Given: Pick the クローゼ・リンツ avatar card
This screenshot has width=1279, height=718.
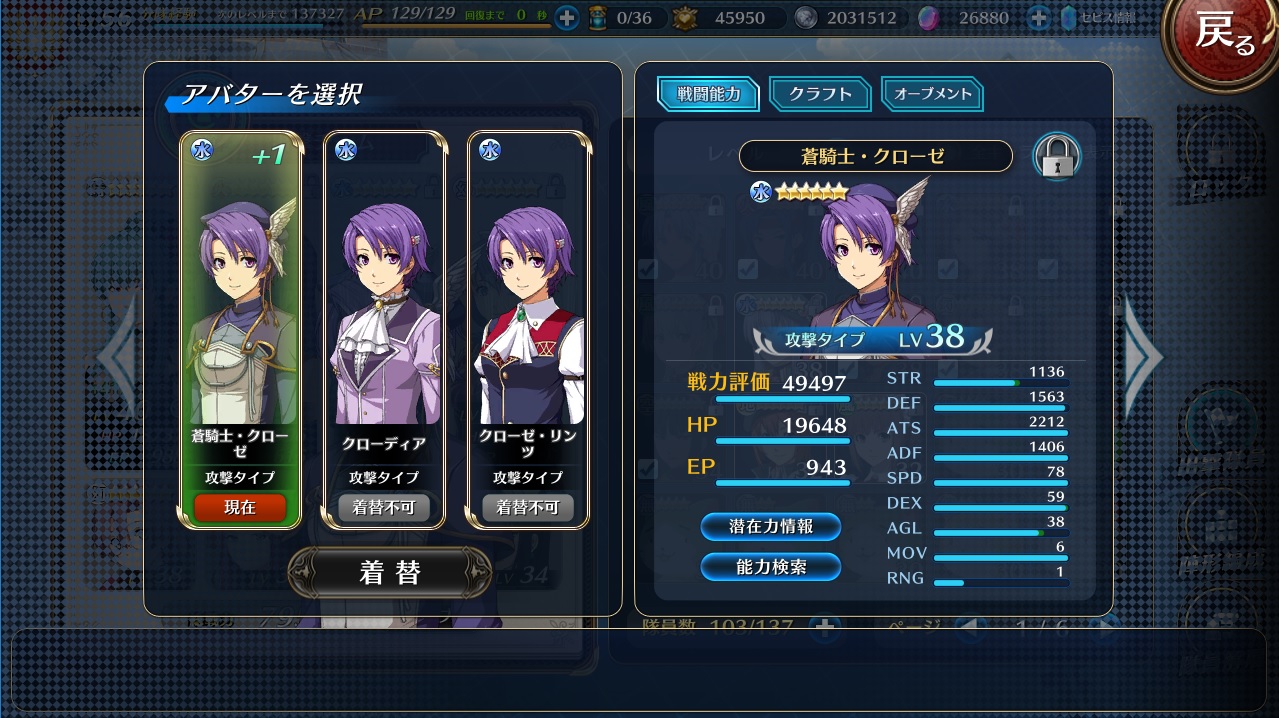Looking at the screenshot, I should (x=528, y=300).
